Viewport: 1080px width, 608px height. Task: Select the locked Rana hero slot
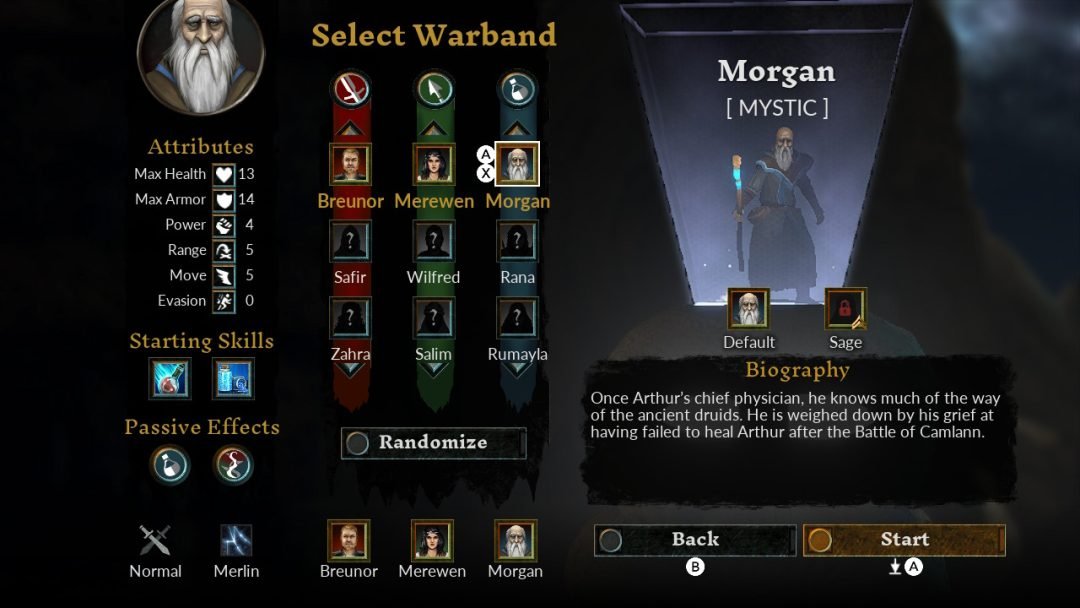pyautogui.click(x=517, y=242)
